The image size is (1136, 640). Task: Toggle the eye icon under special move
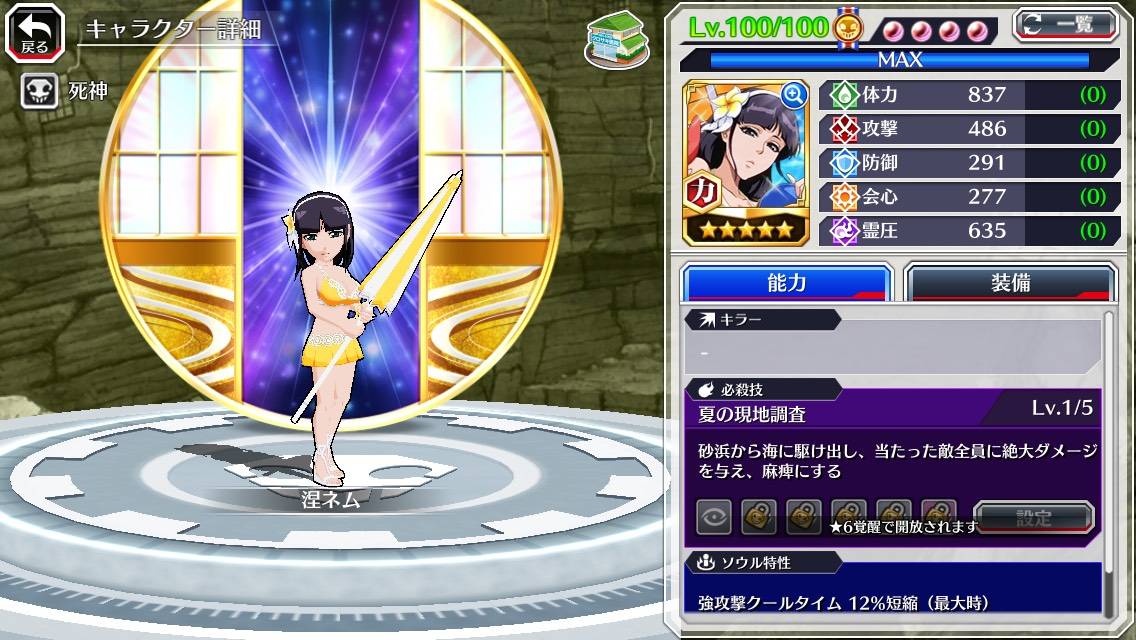coord(713,518)
